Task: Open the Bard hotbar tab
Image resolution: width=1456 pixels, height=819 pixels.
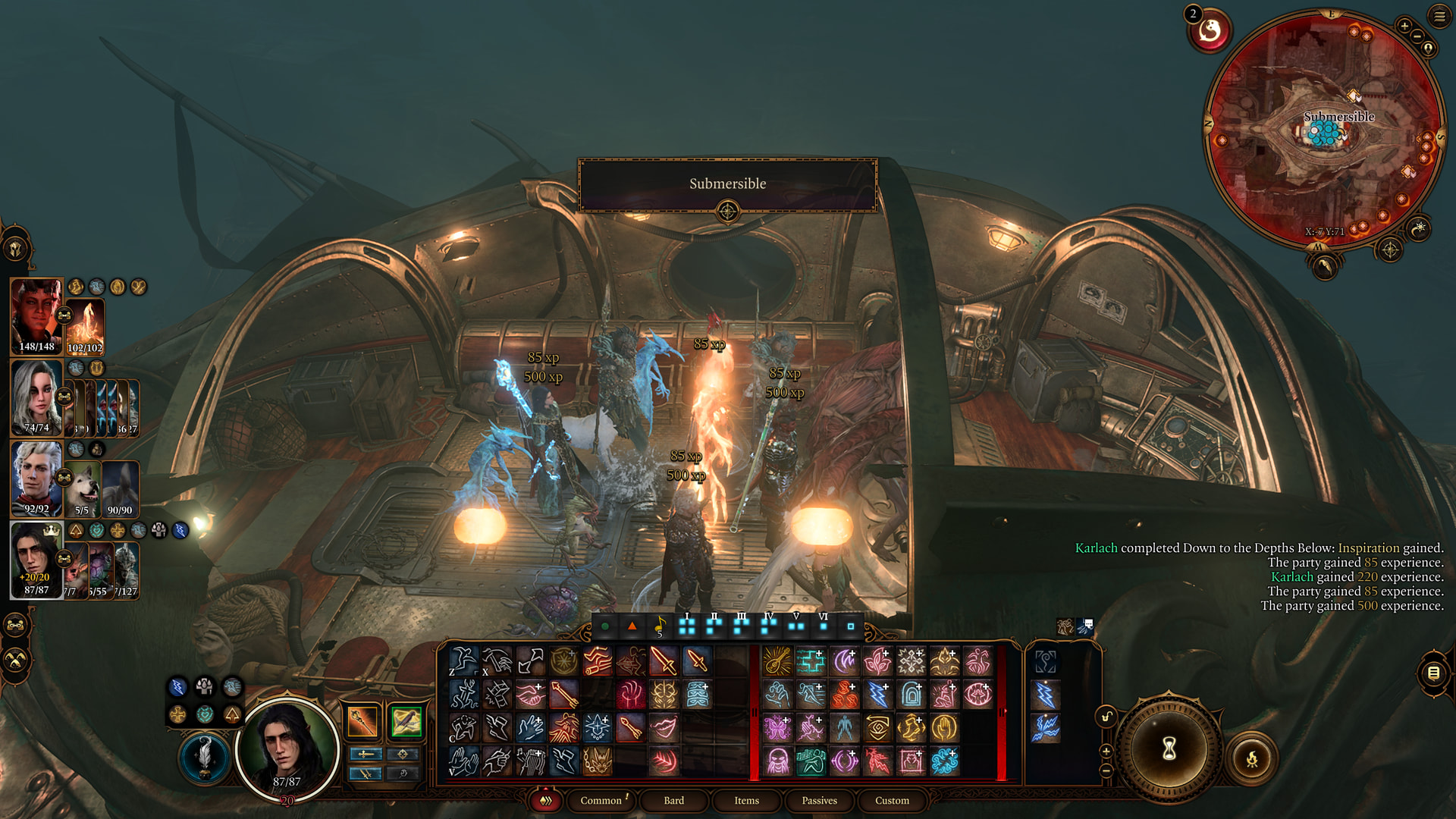Action: coord(673,800)
